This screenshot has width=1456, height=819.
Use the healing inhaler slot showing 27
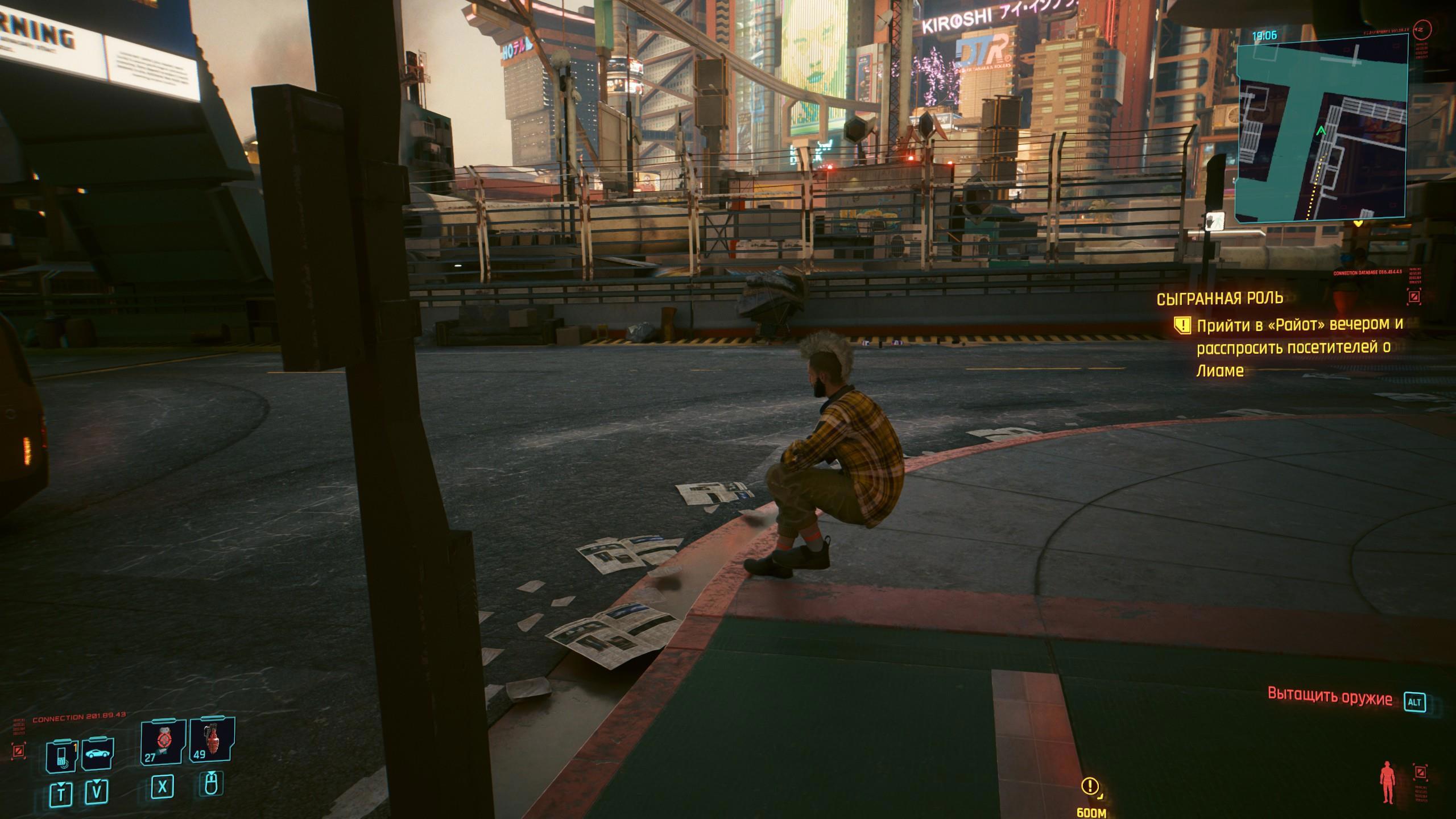click(163, 742)
